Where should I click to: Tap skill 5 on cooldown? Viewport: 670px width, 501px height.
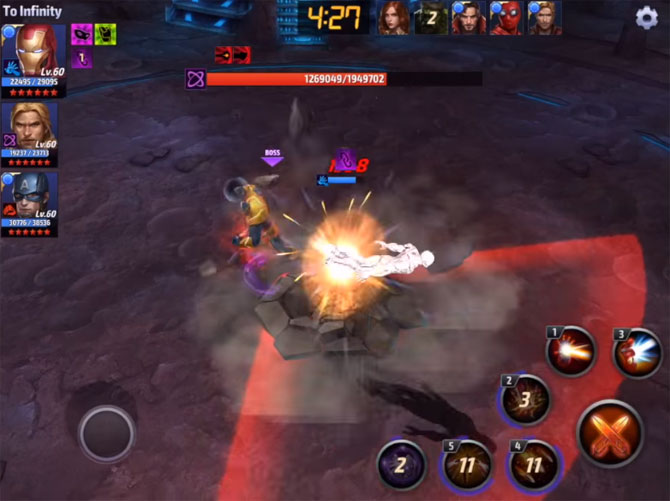468,465
